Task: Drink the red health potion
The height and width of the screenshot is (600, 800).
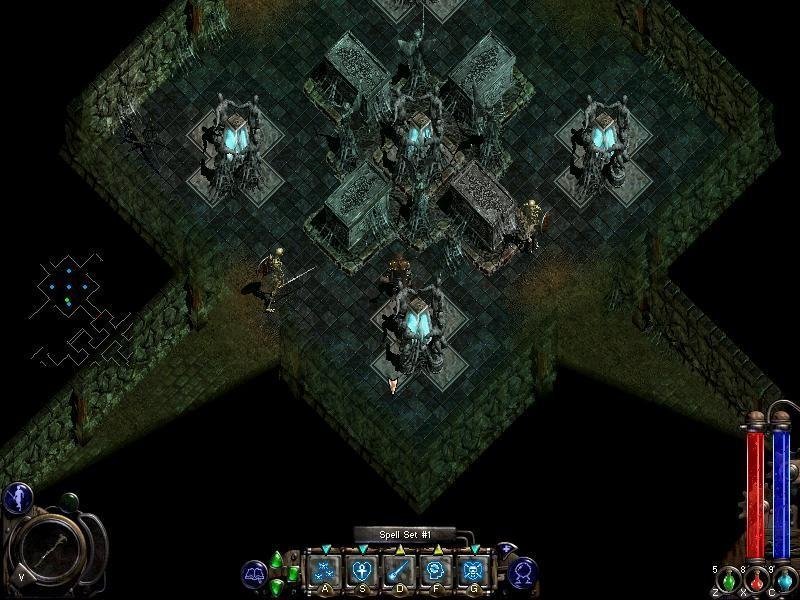Action: coord(755,580)
